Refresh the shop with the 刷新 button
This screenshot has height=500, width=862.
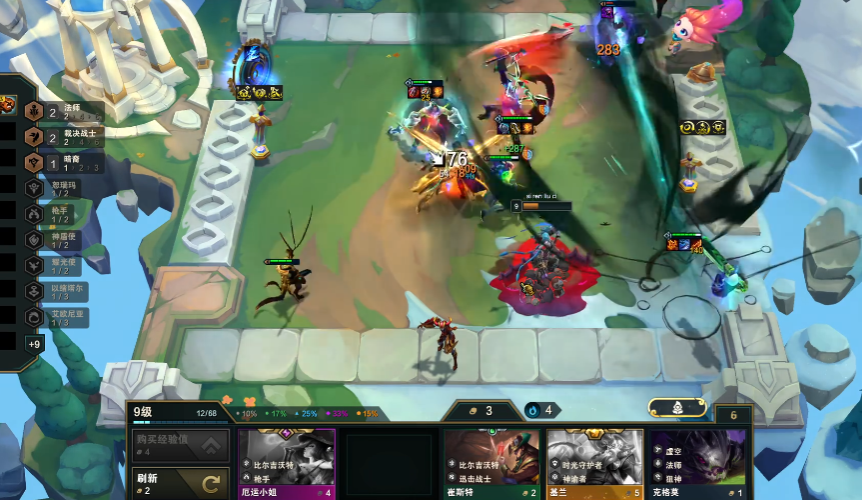tap(180, 484)
